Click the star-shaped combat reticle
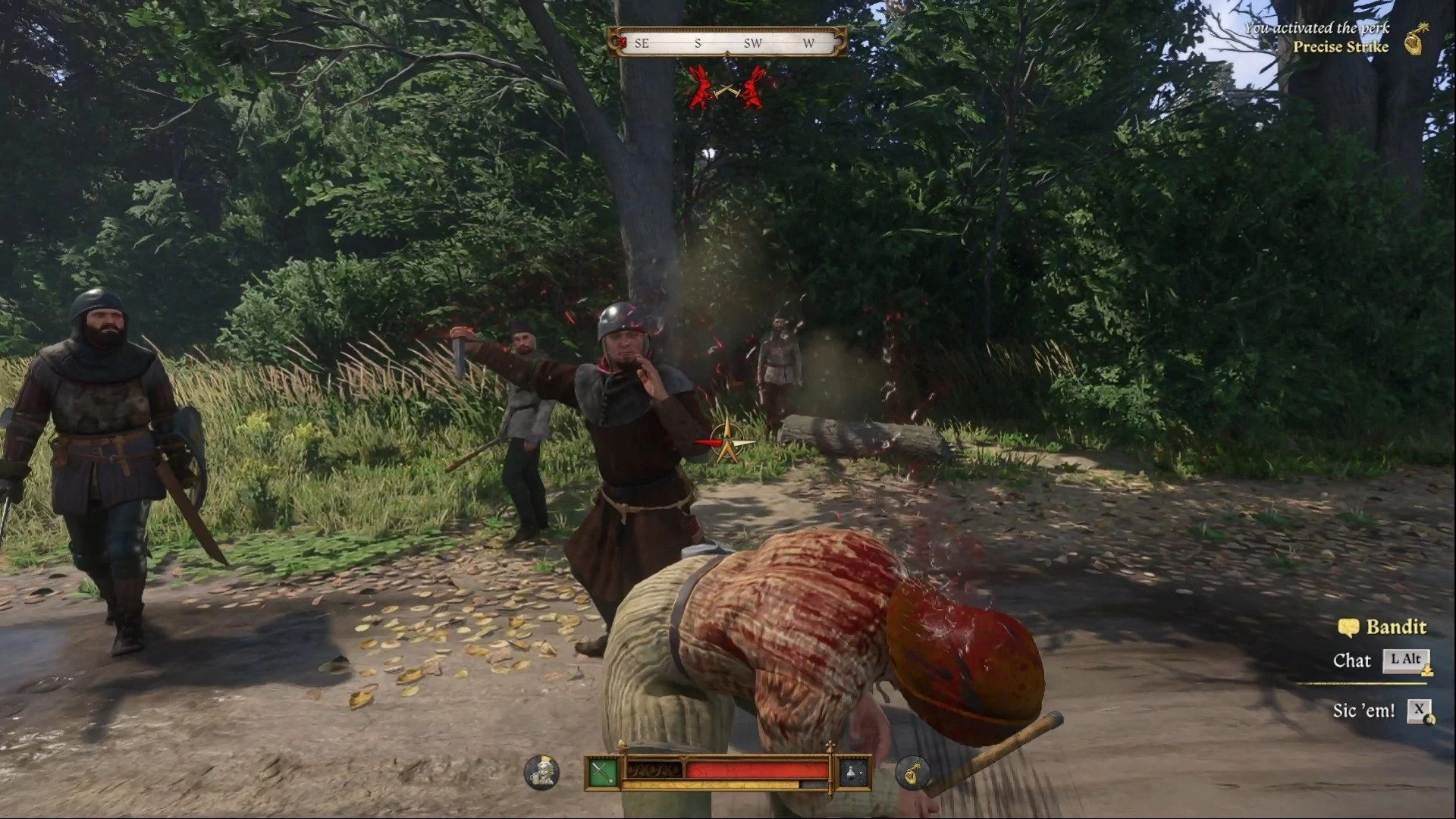Image resolution: width=1456 pixels, height=819 pixels. pos(727,442)
